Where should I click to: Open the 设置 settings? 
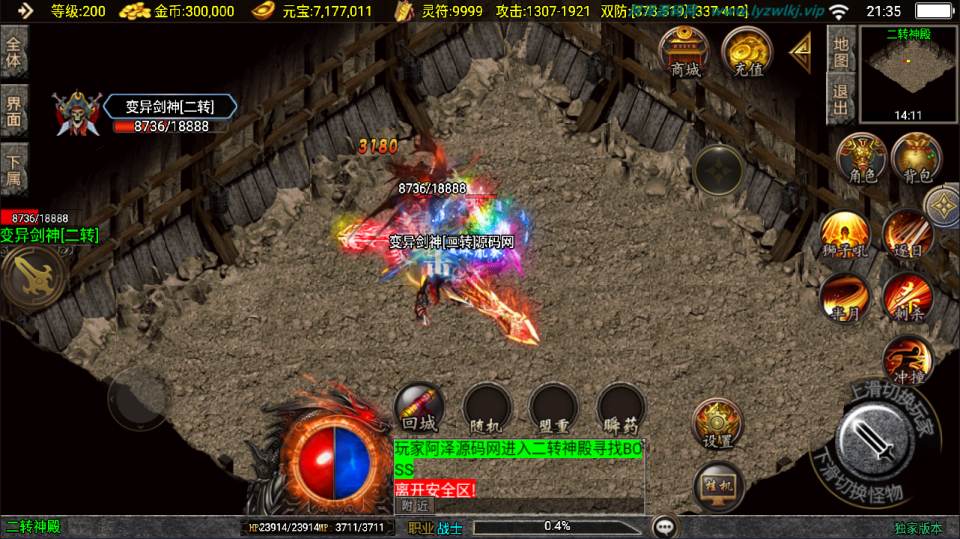717,423
